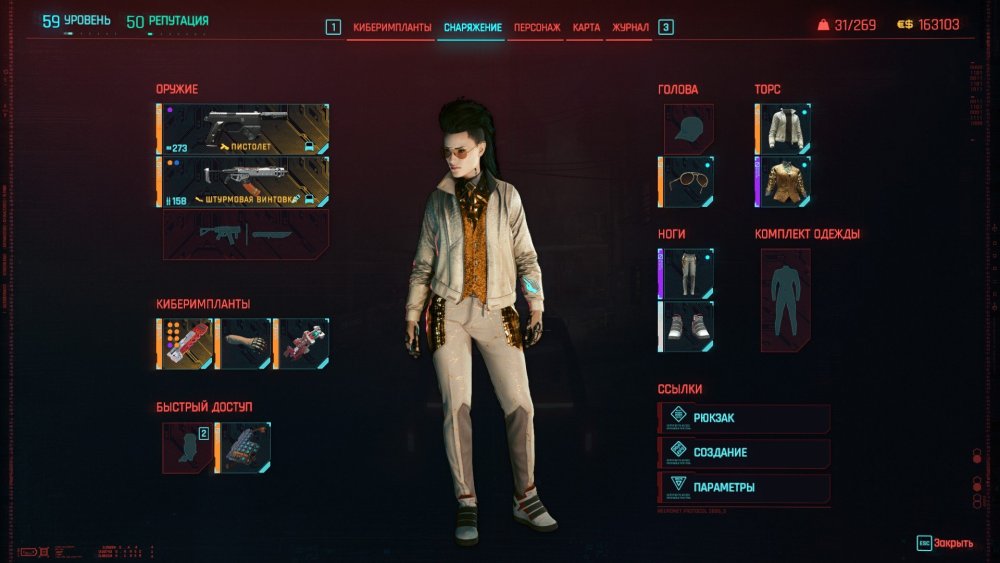1000x563 pixels.
Task: Select the orange shirt torso slot
Action: pyautogui.click(x=783, y=181)
